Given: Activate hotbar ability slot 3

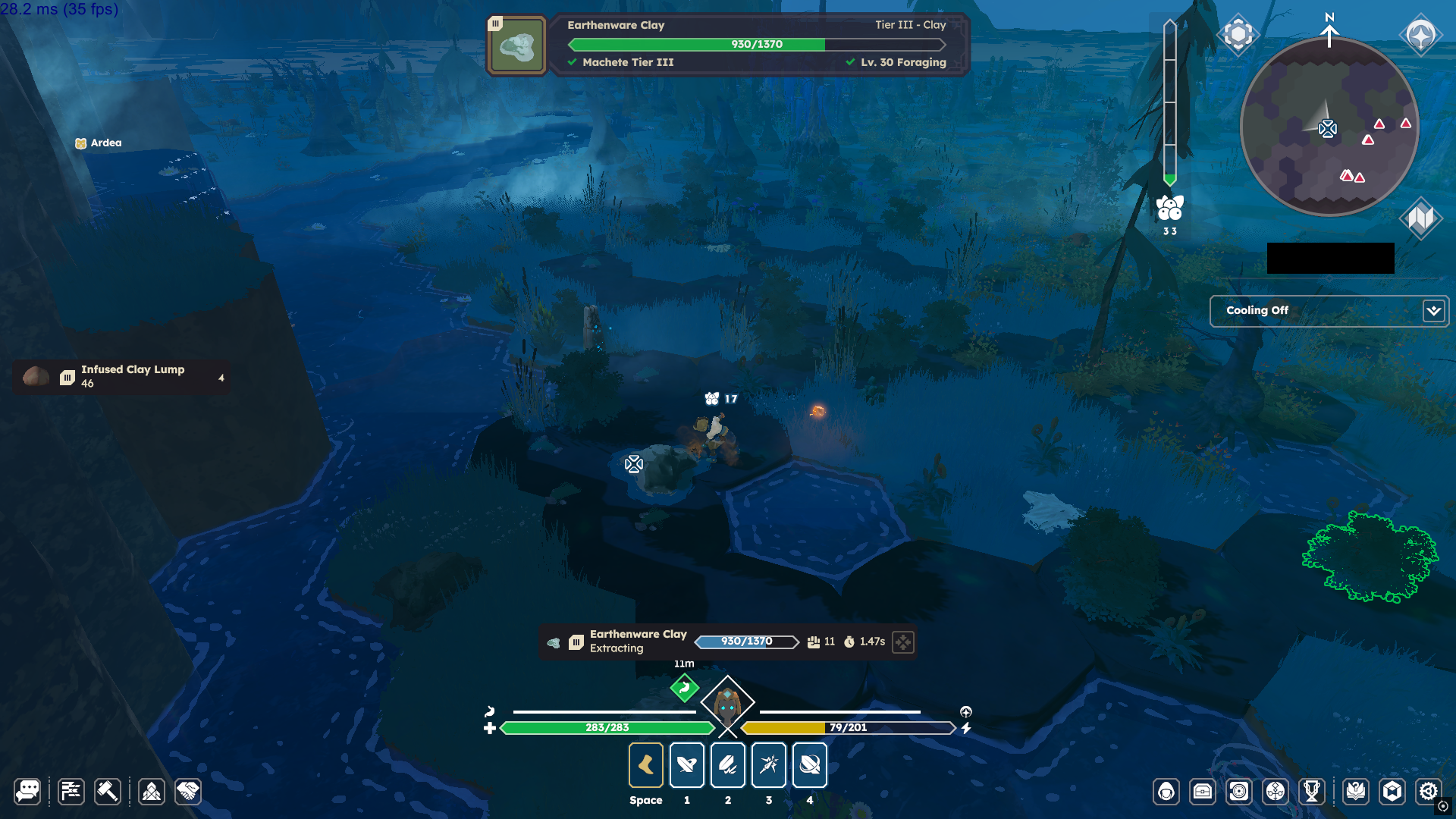Looking at the screenshot, I should (x=769, y=765).
